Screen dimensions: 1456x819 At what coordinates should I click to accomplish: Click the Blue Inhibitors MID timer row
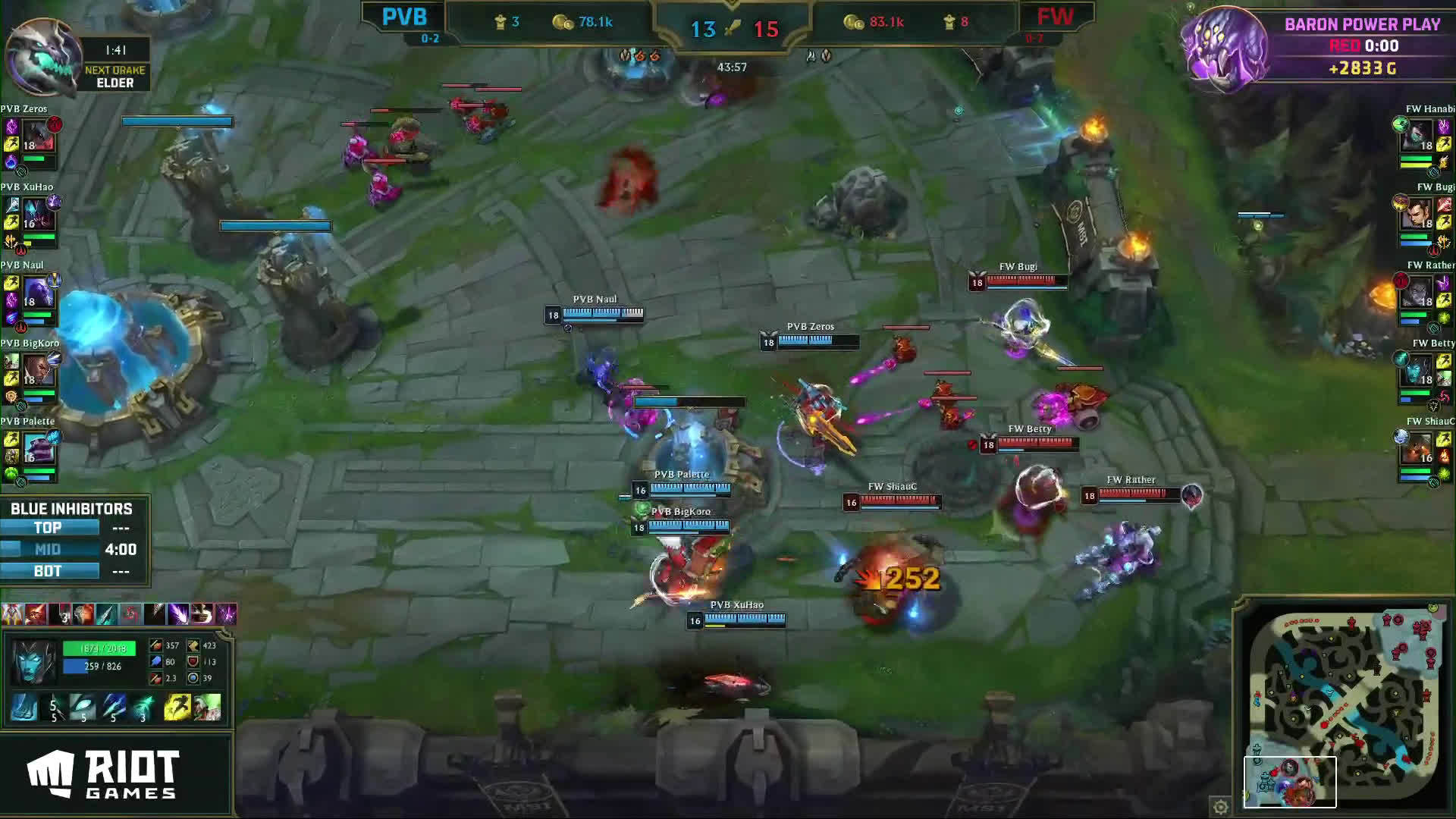[x=74, y=549]
